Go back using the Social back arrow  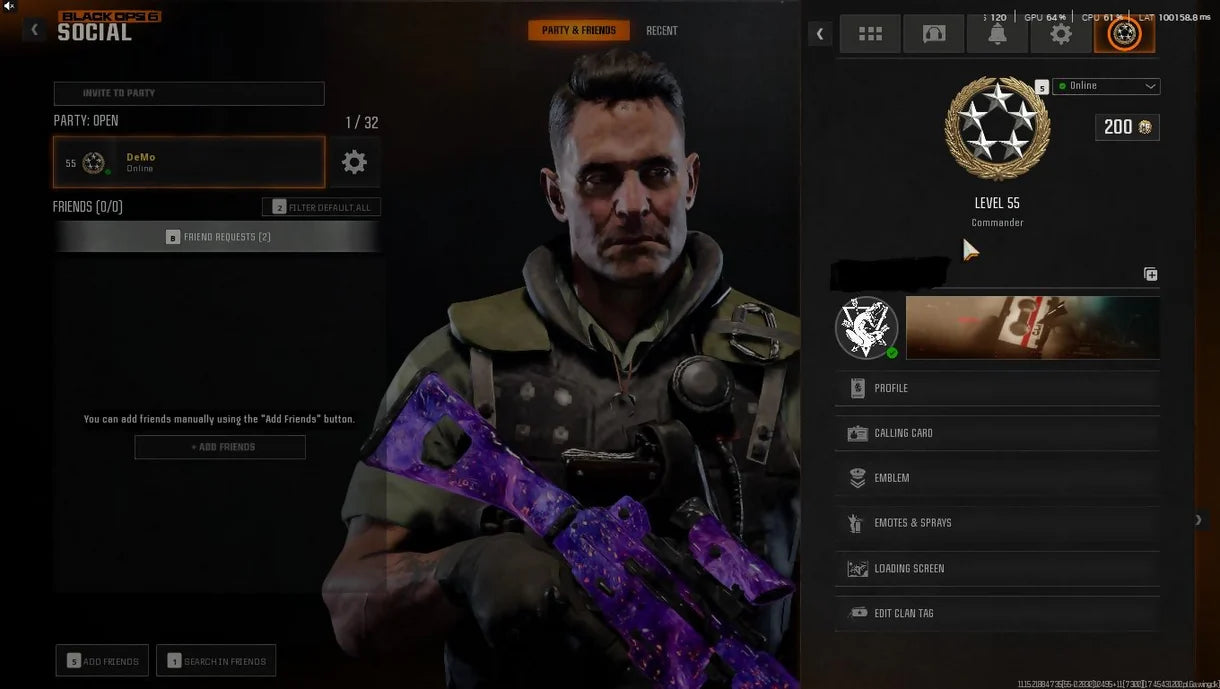click(x=35, y=30)
